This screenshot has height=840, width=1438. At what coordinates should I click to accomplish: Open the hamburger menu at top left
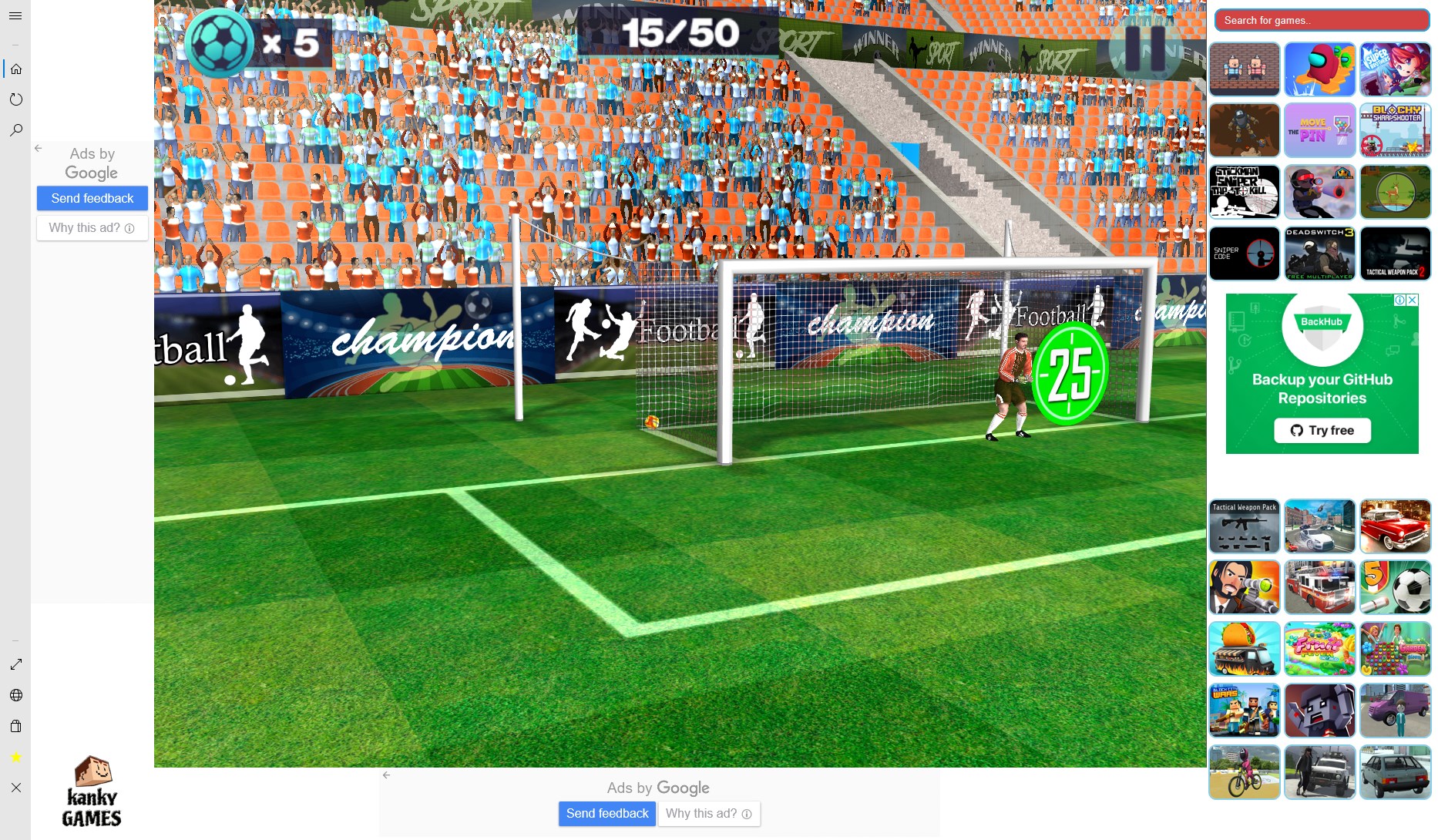click(x=15, y=15)
